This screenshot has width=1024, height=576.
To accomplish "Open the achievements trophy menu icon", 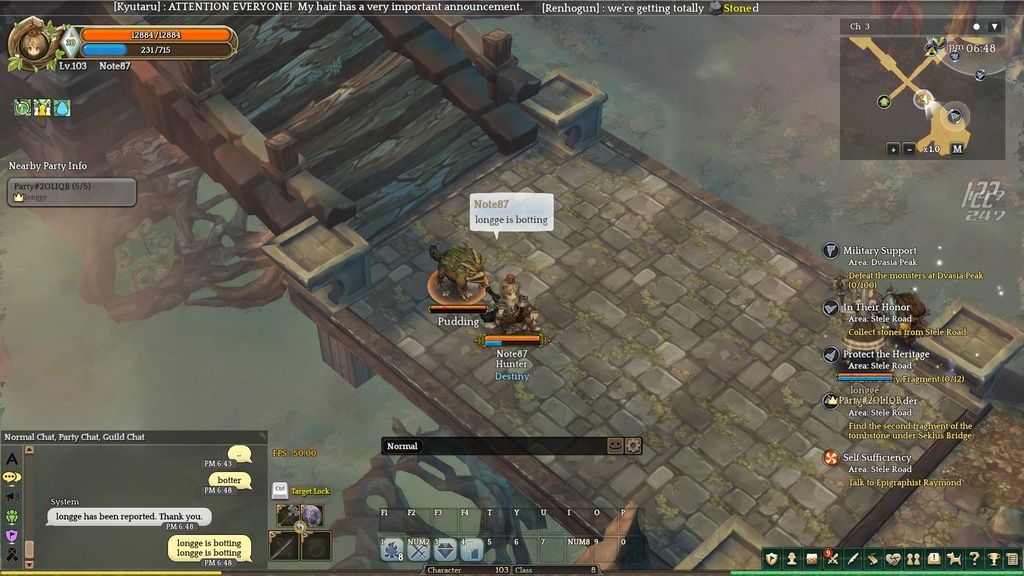I will (993, 558).
